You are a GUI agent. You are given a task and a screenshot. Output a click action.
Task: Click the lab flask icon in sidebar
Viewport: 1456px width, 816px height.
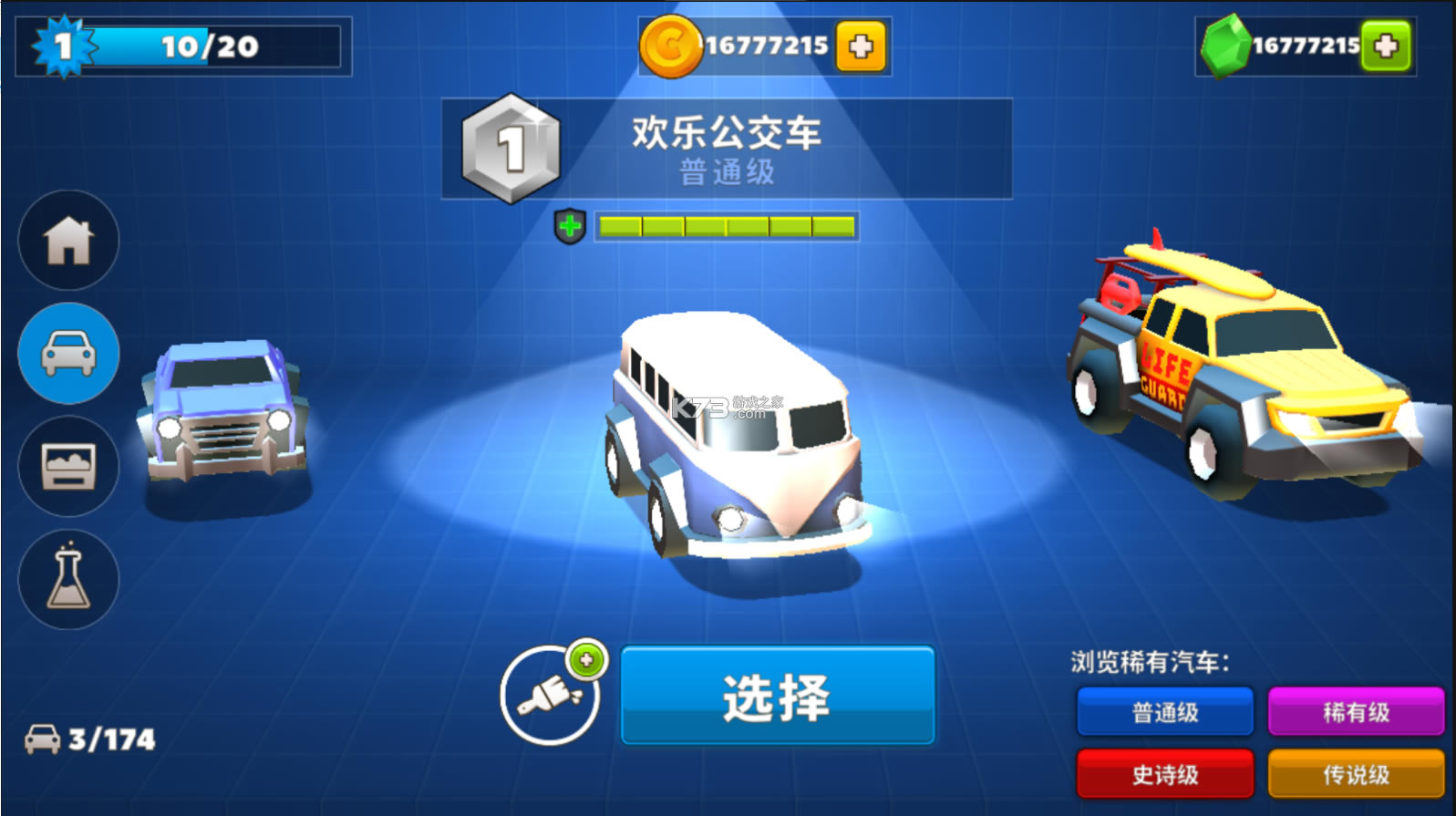click(67, 580)
